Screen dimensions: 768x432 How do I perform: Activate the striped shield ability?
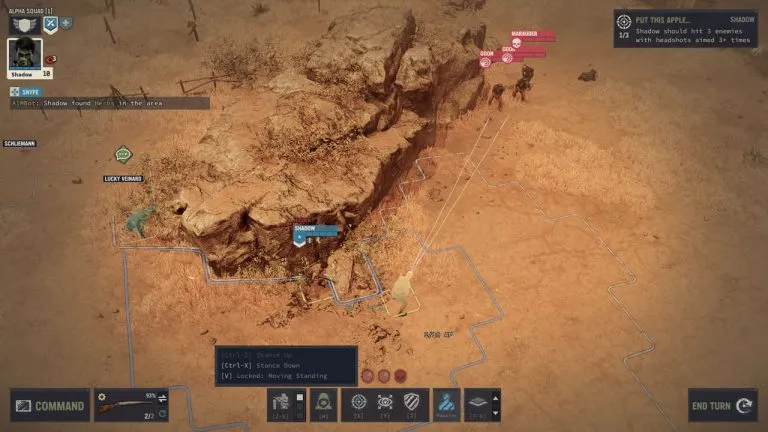coord(413,404)
